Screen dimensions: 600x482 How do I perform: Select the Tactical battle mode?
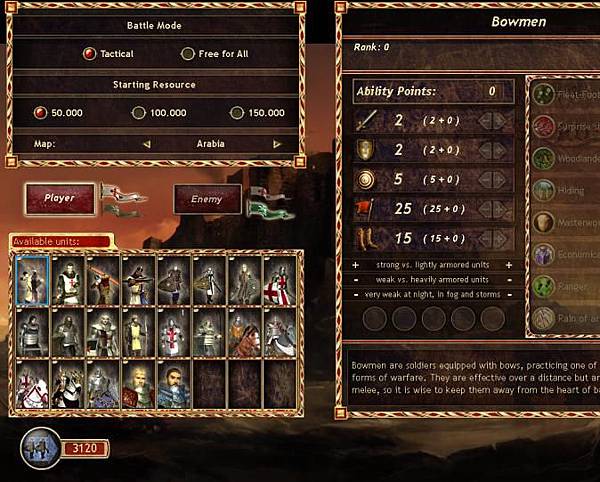coord(90,54)
